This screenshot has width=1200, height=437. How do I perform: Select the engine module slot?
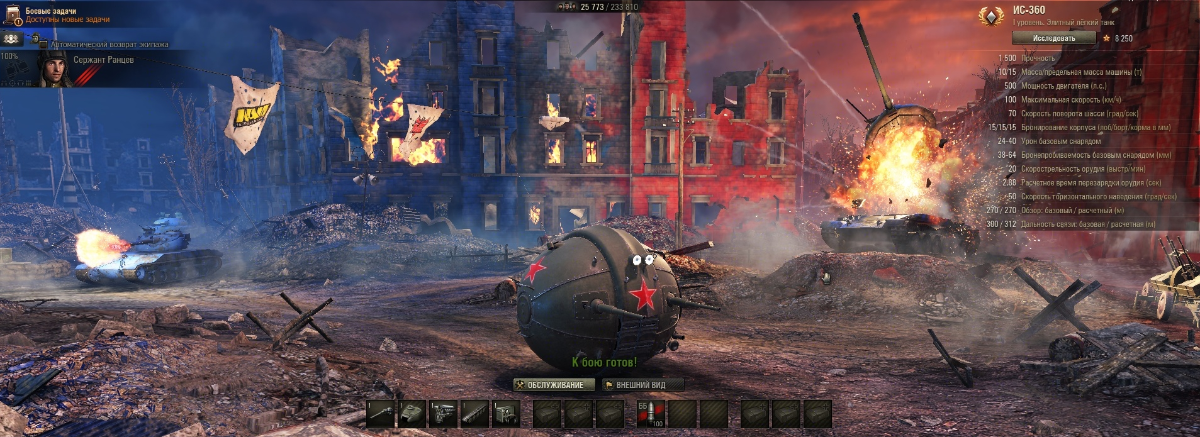(443, 414)
